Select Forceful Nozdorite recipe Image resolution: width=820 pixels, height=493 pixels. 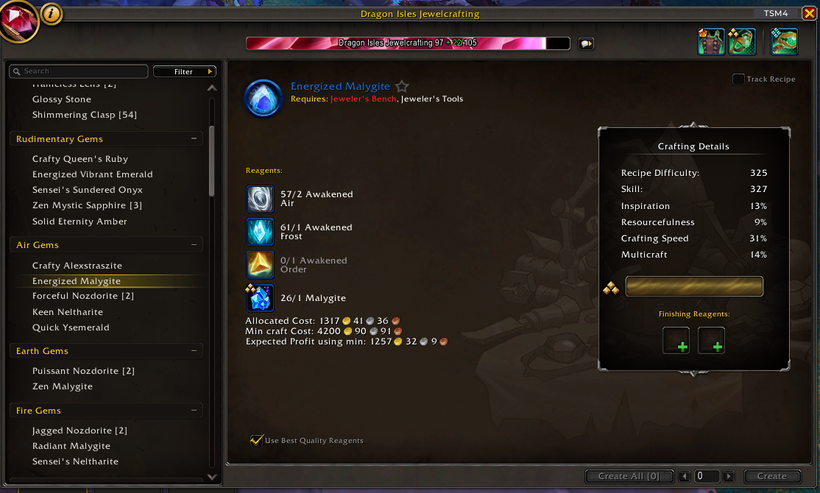tap(83, 296)
